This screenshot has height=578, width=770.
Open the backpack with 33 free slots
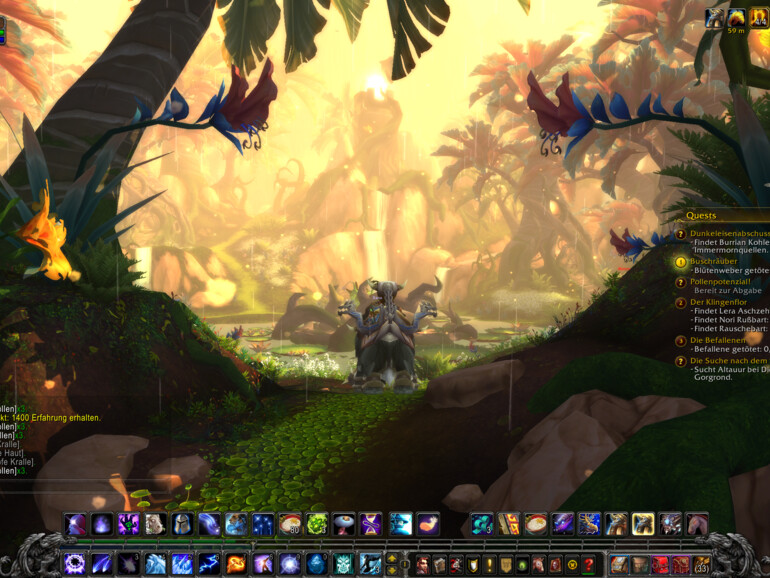click(702, 564)
